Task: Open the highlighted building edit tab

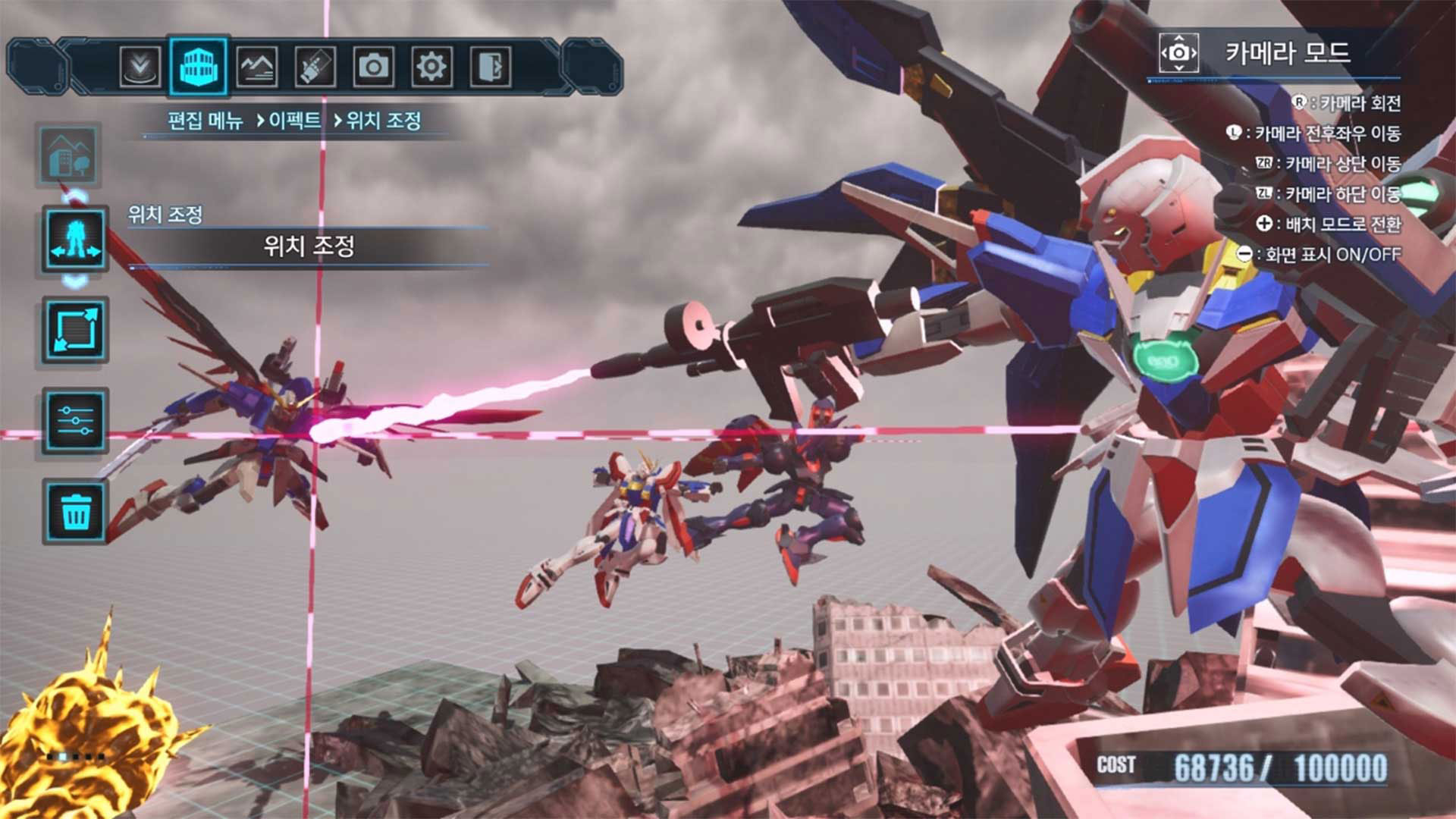Action: coord(198,67)
